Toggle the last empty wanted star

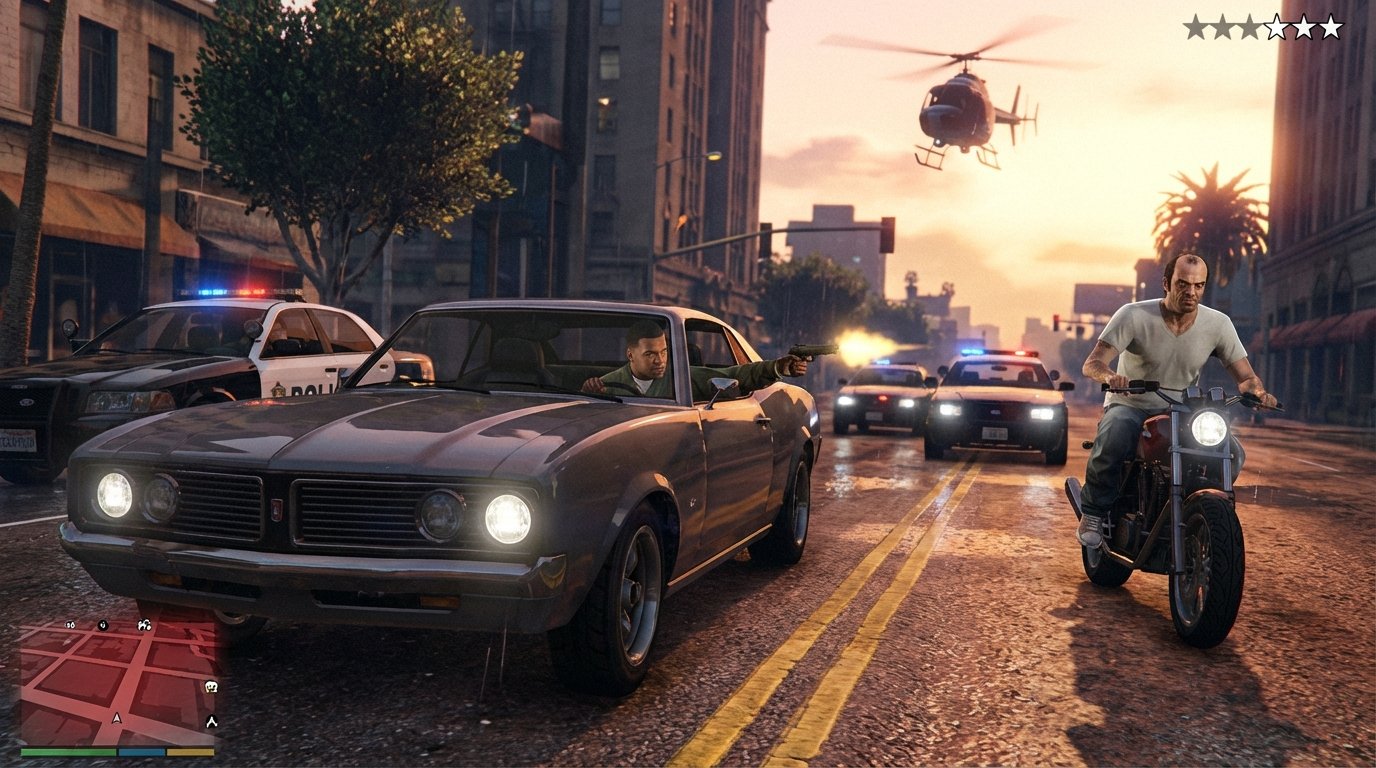pyautogui.click(x=1330, y=24)
